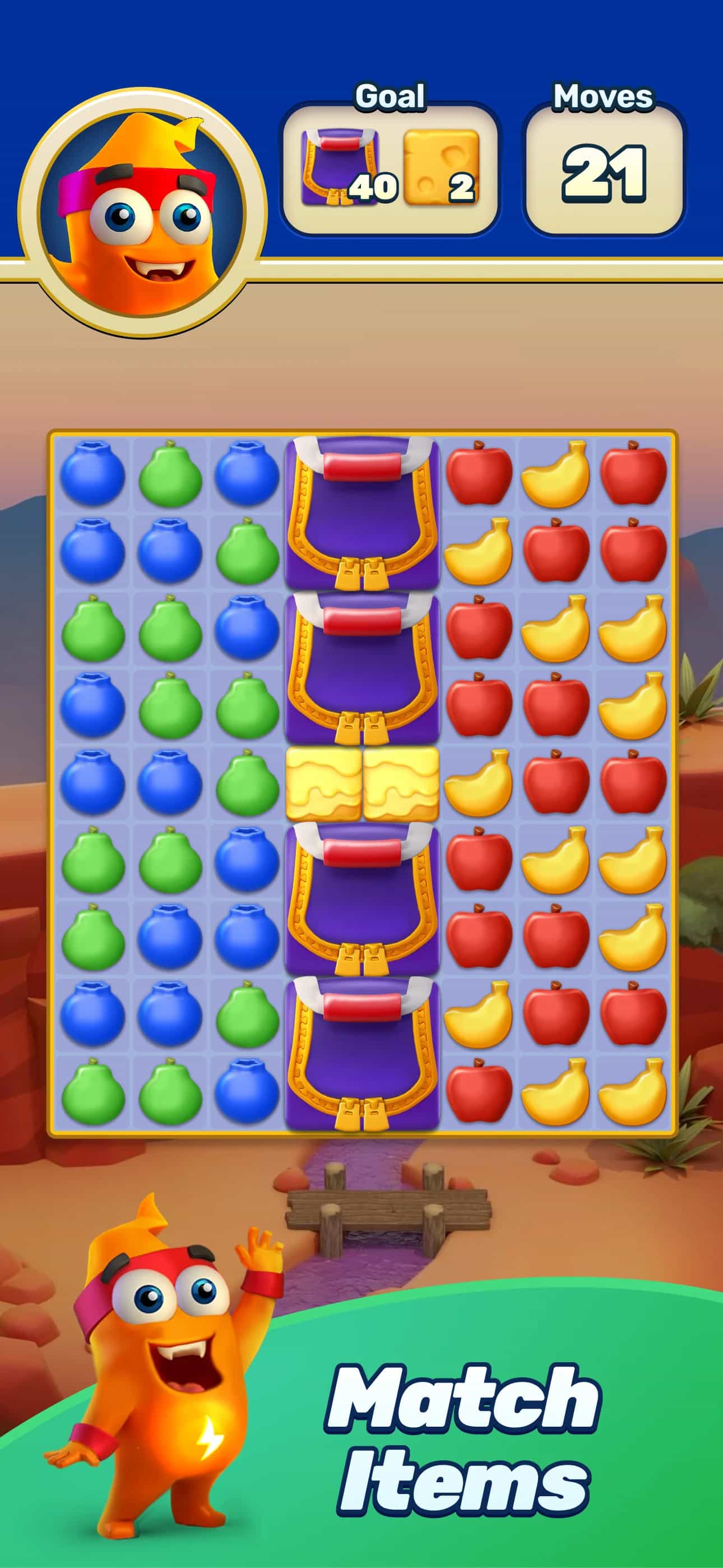Tap the left yellow cheese block on the board
Screen dimensions: 723x1568
323,785
